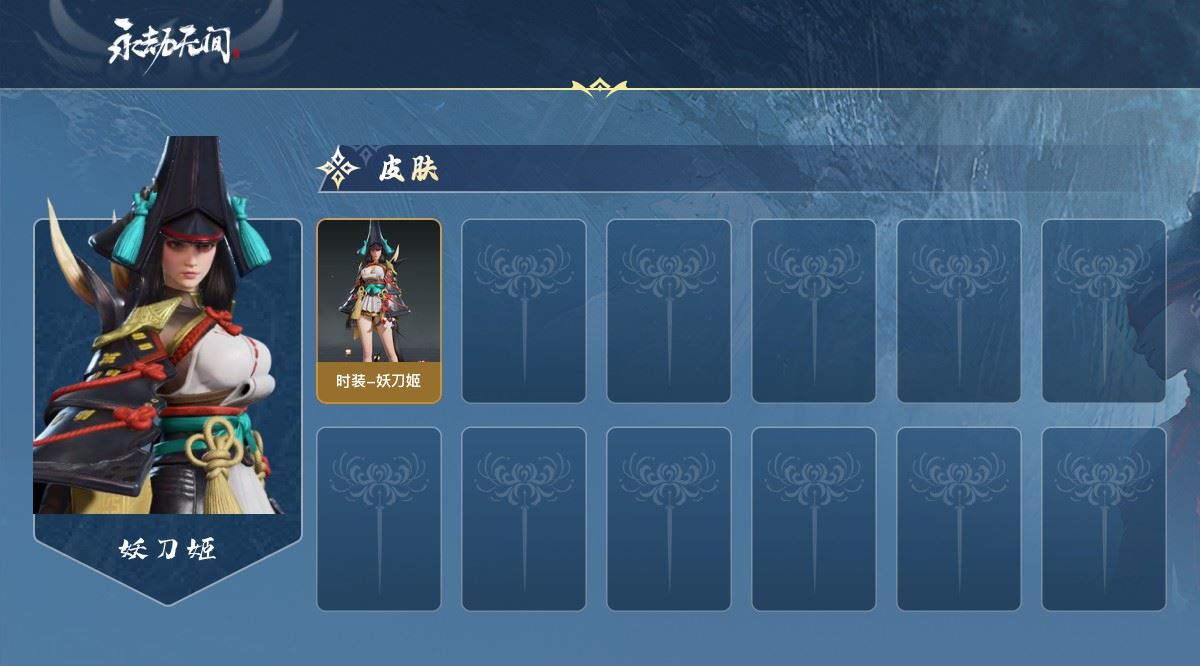This screenshot has height=666, width=1200.
Task: Open the 皮肤 section header
Action: (x=408, y=169)
